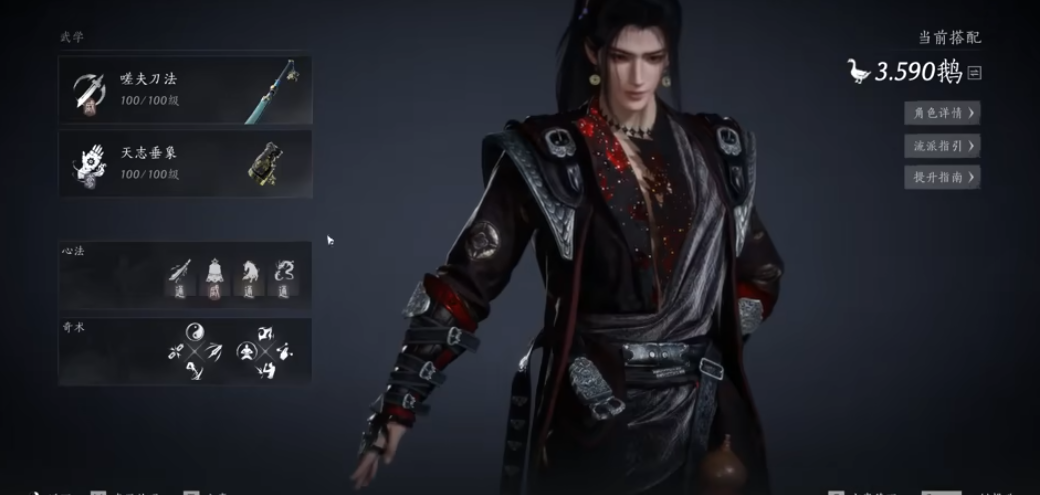The width and height of the screenshot is (1040, 495).
Task: Choose the meditating figure mystic skill icon
Action: point(245,351)
